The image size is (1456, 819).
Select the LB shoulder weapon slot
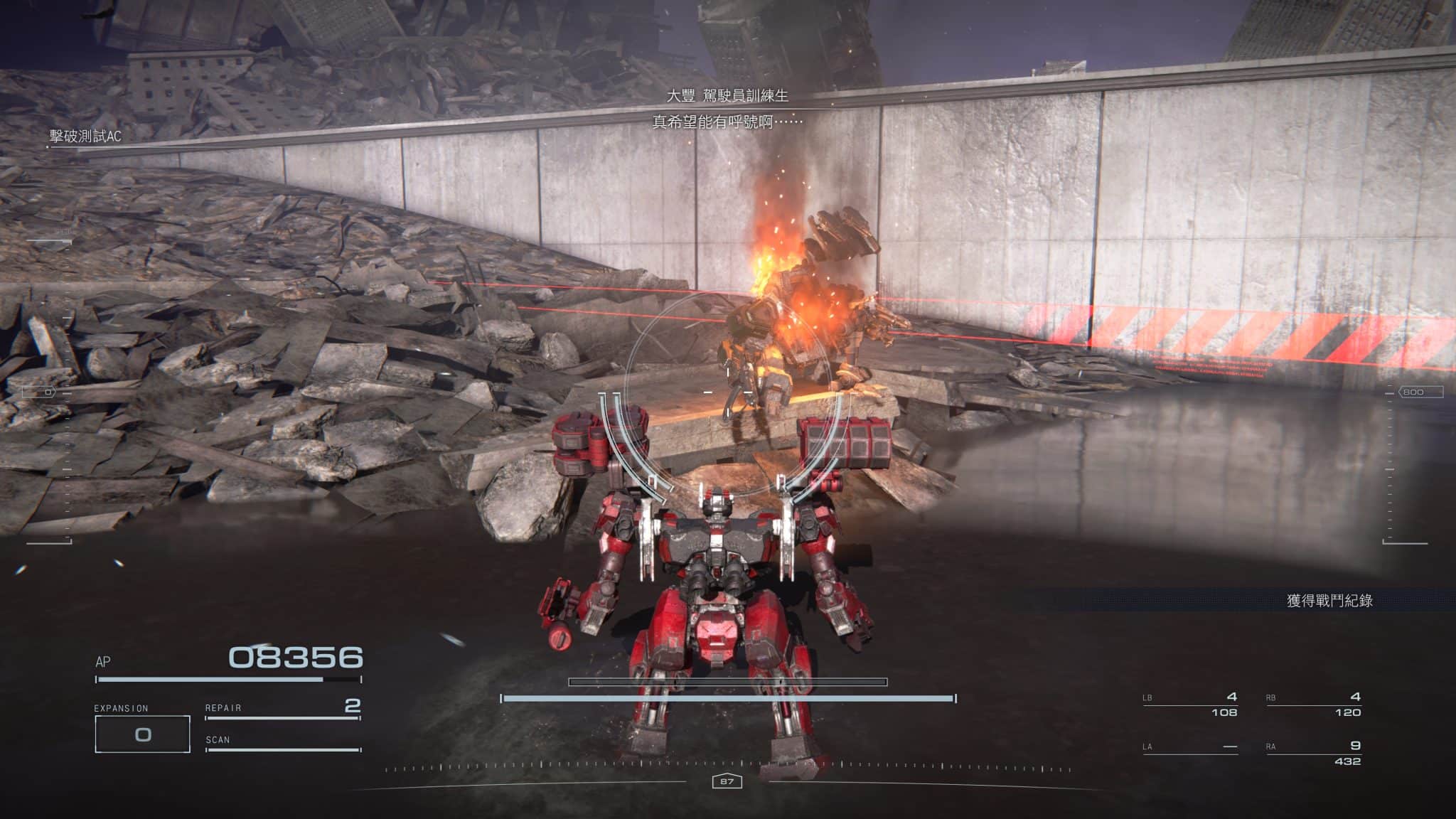(1189, 704)
